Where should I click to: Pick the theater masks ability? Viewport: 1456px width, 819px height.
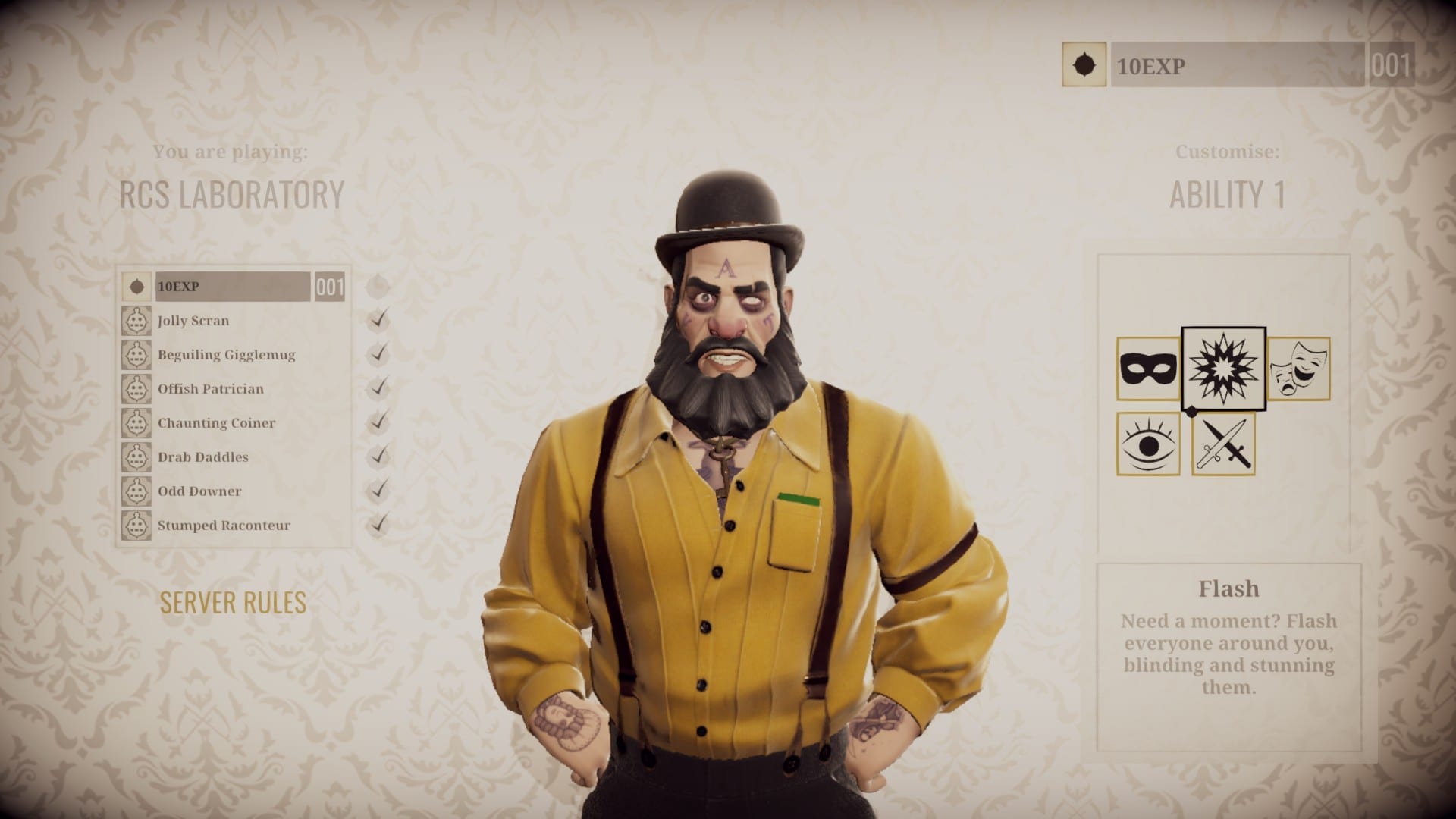[x=1298, y=369]
